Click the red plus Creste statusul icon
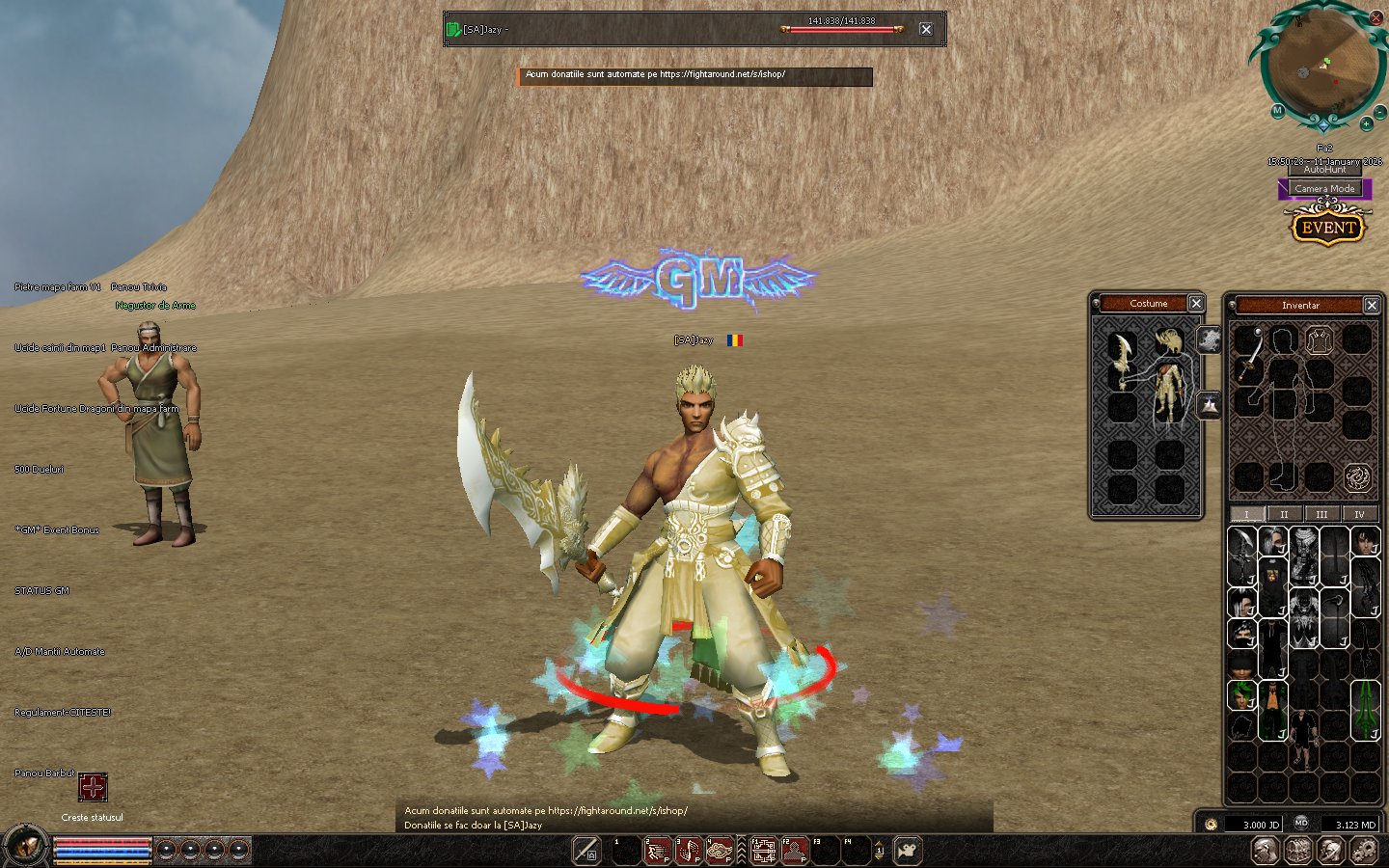Screen dimensions: 1389x868 point(93,787)
